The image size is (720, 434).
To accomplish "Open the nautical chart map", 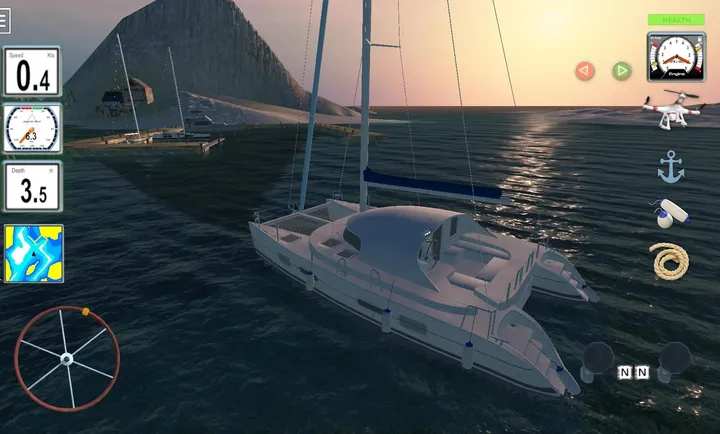I will coord(33,253).
